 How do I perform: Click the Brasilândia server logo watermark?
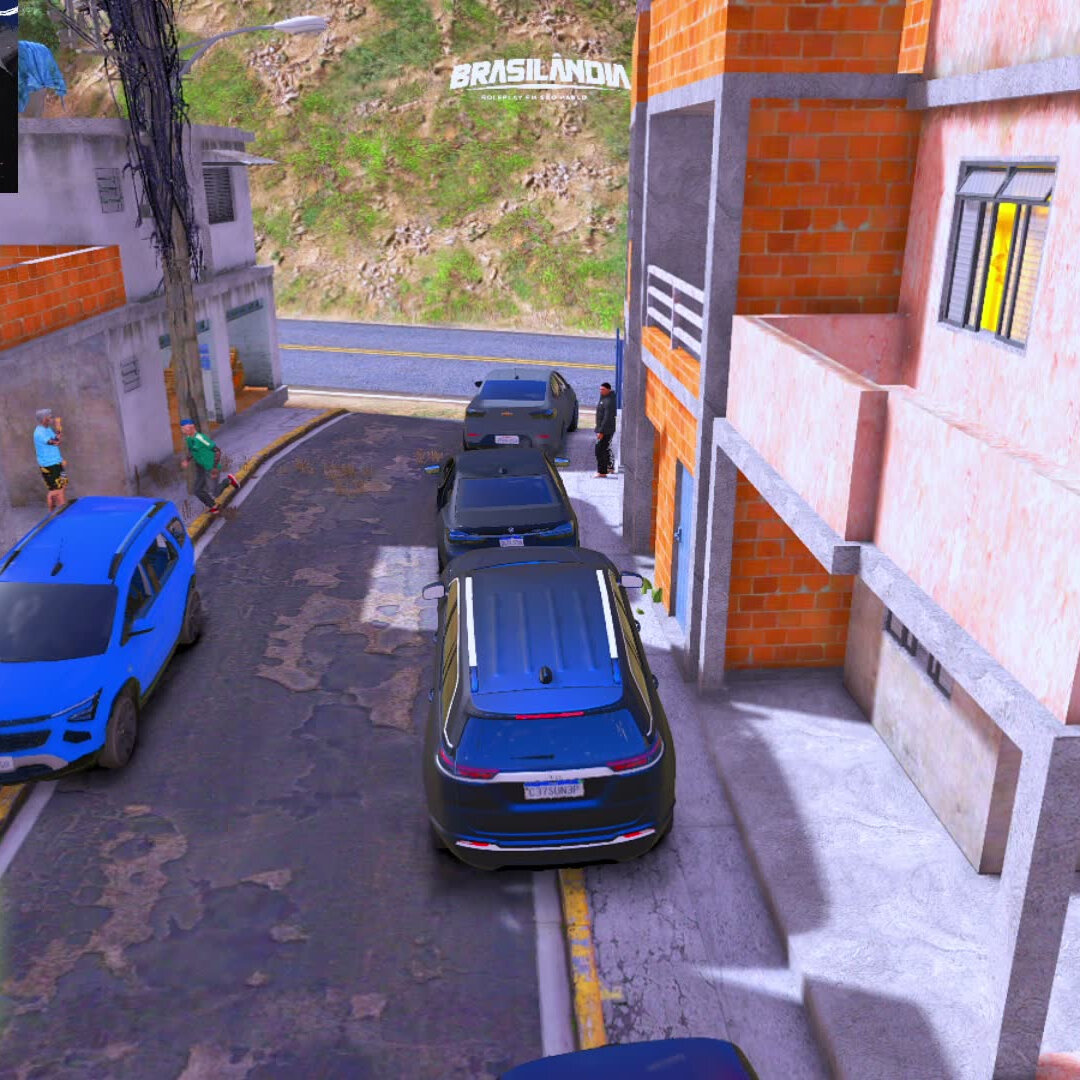tap(539, 77)
